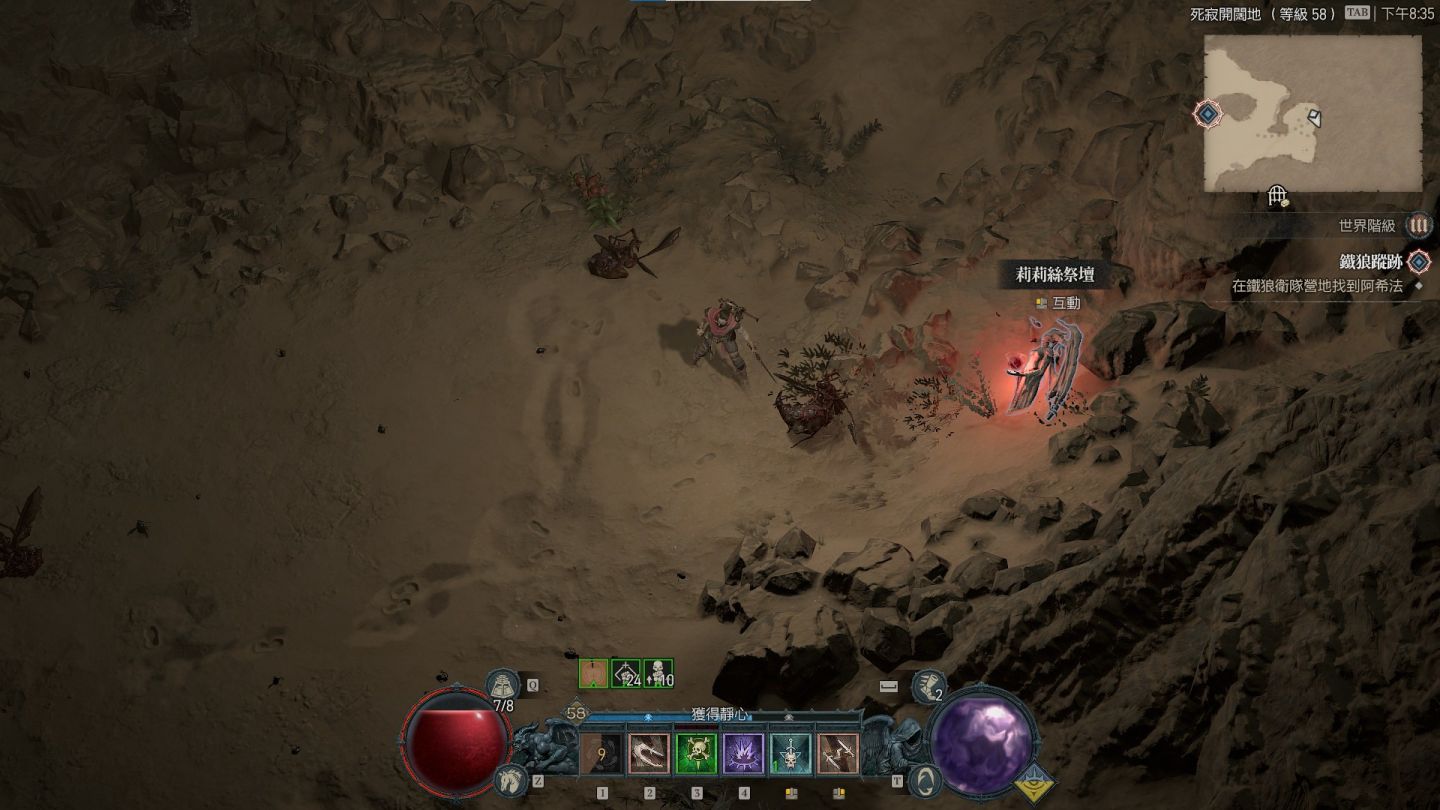Click the evade boot icon
1440x810 pixels.
click(x=928, y=686)
